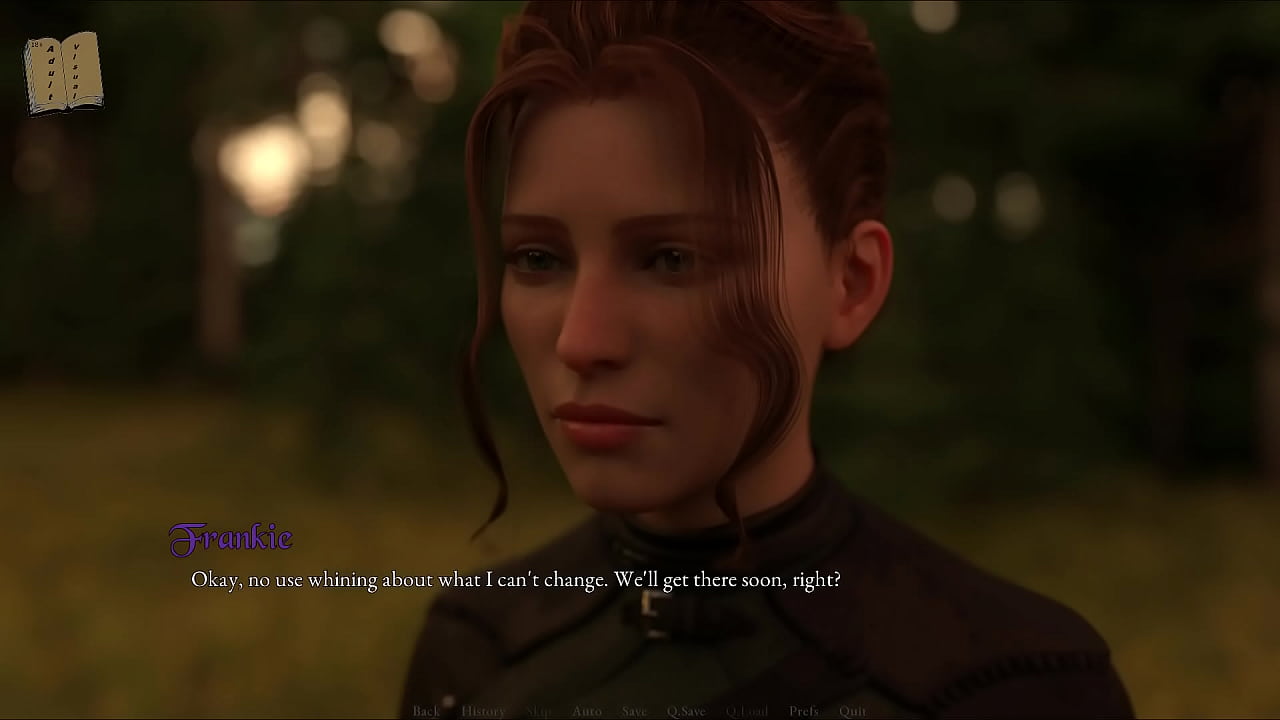
Task: Quit the game from the quick menu
Action: point(853,711)
